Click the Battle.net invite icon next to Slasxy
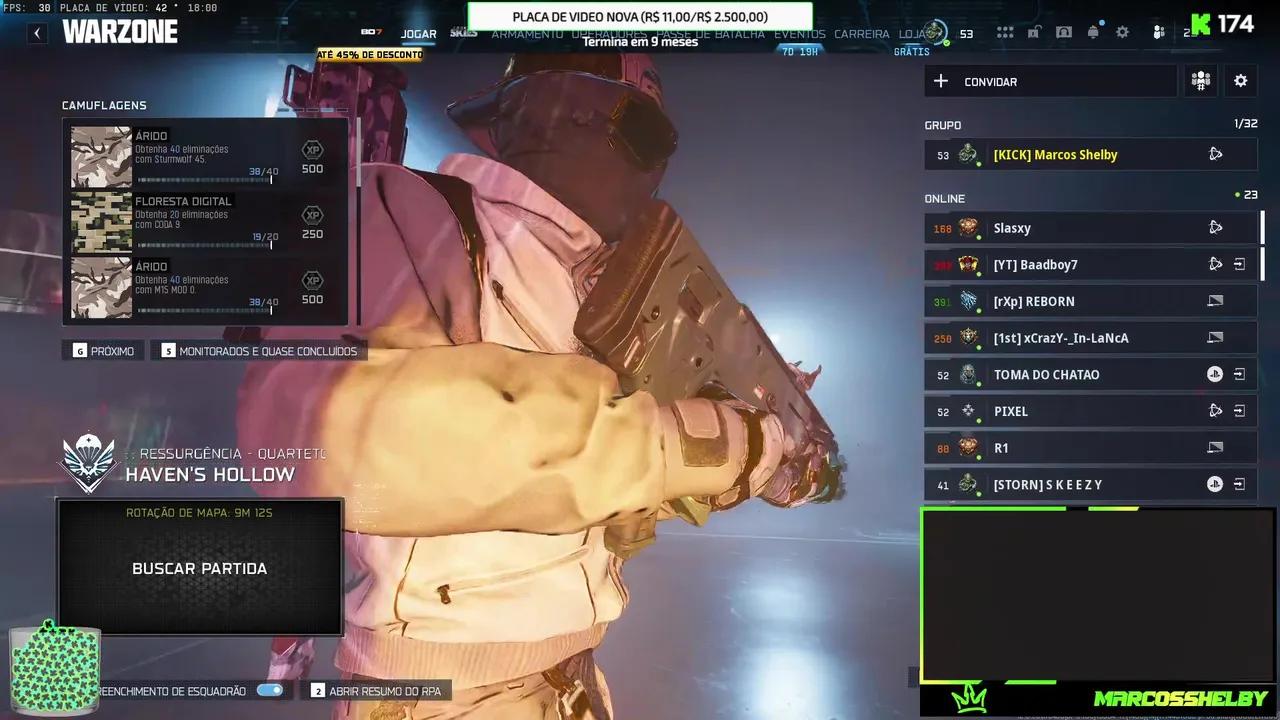Image resolution: width=1280 pixels, height=720 pixels. (x=1215, y=228)
